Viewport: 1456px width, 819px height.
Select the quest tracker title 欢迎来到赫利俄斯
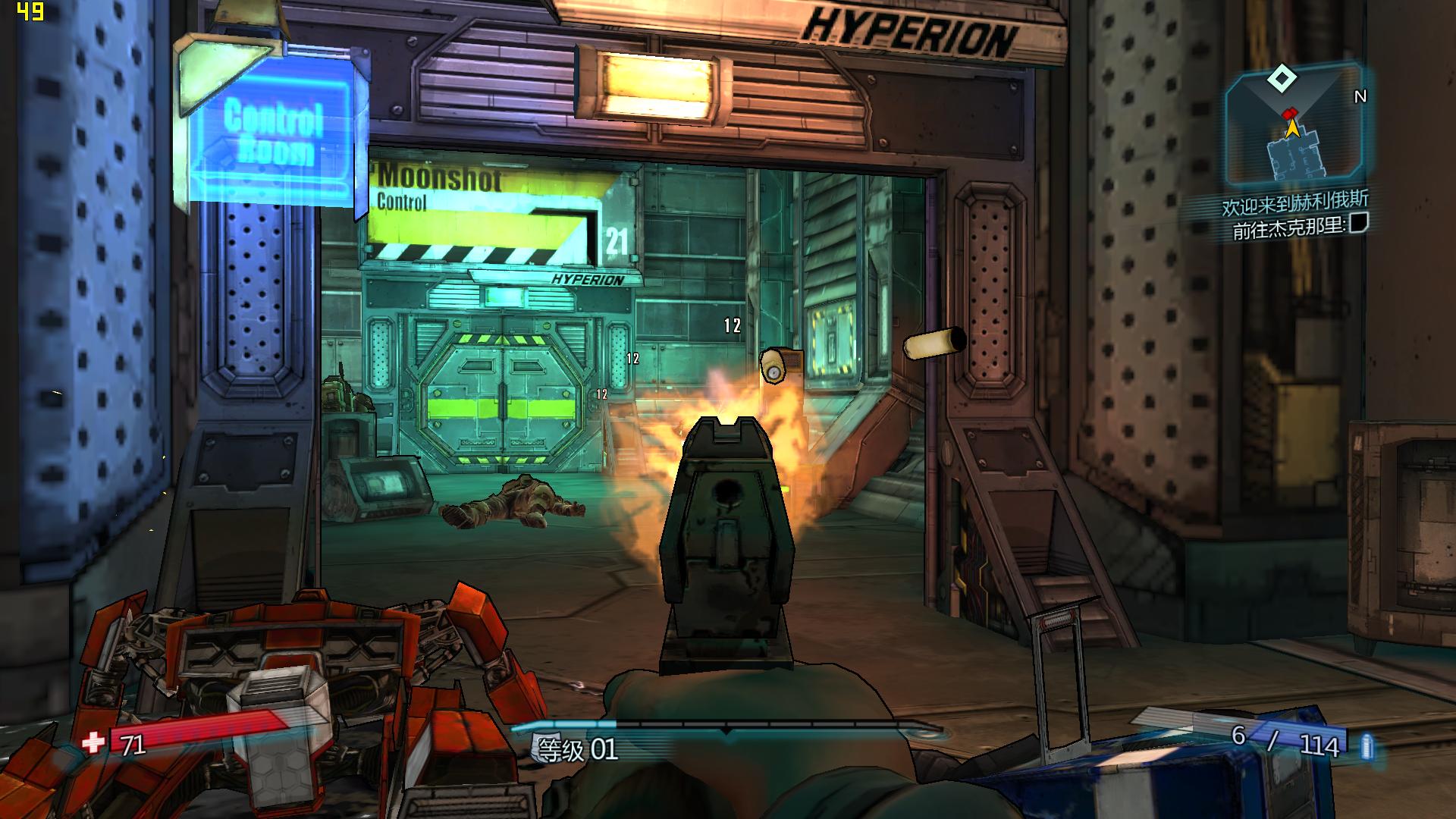(x=1294, y=202)
